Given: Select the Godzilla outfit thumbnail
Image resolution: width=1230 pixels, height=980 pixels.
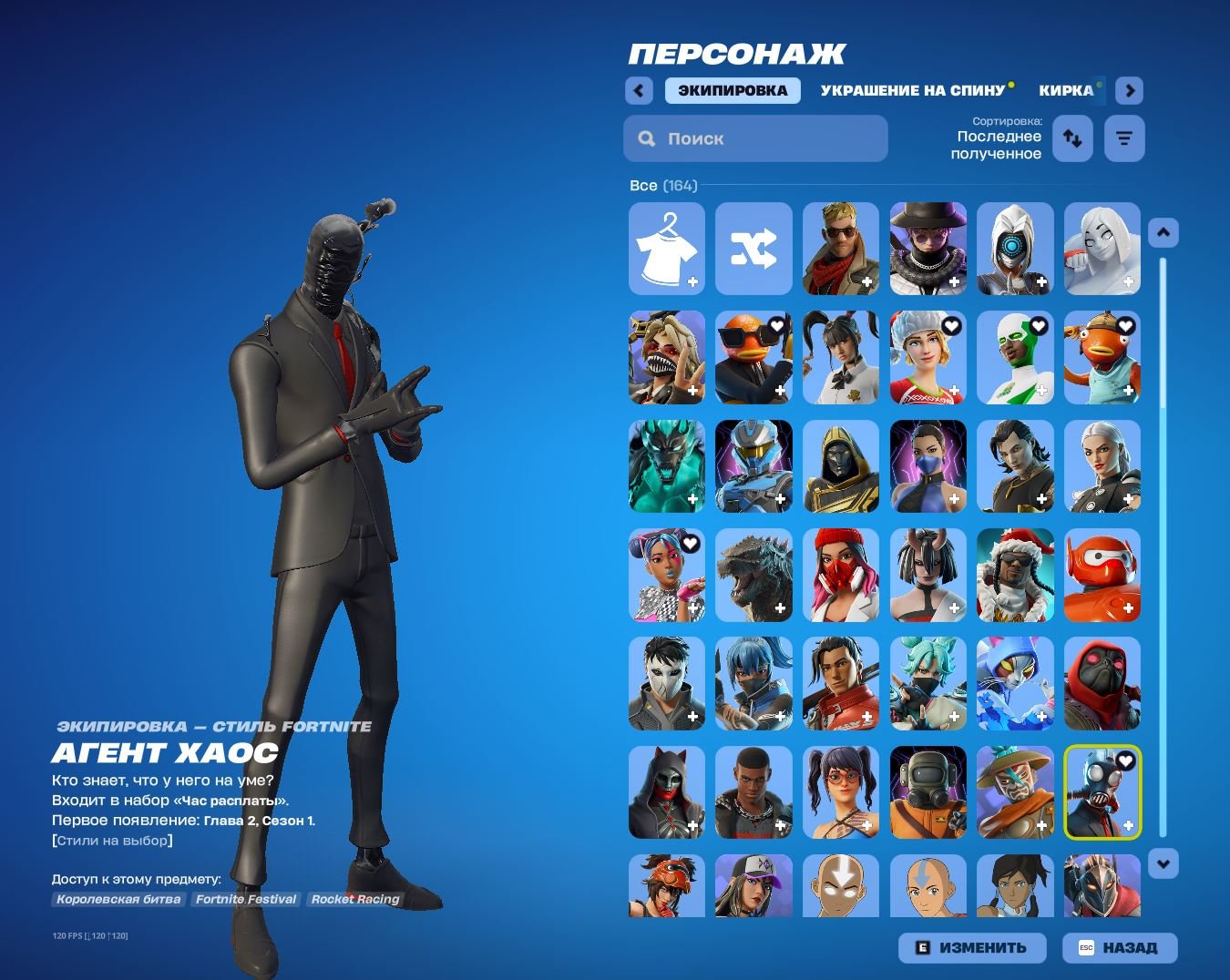Looking at the screenshot, I should coord(753,575).
